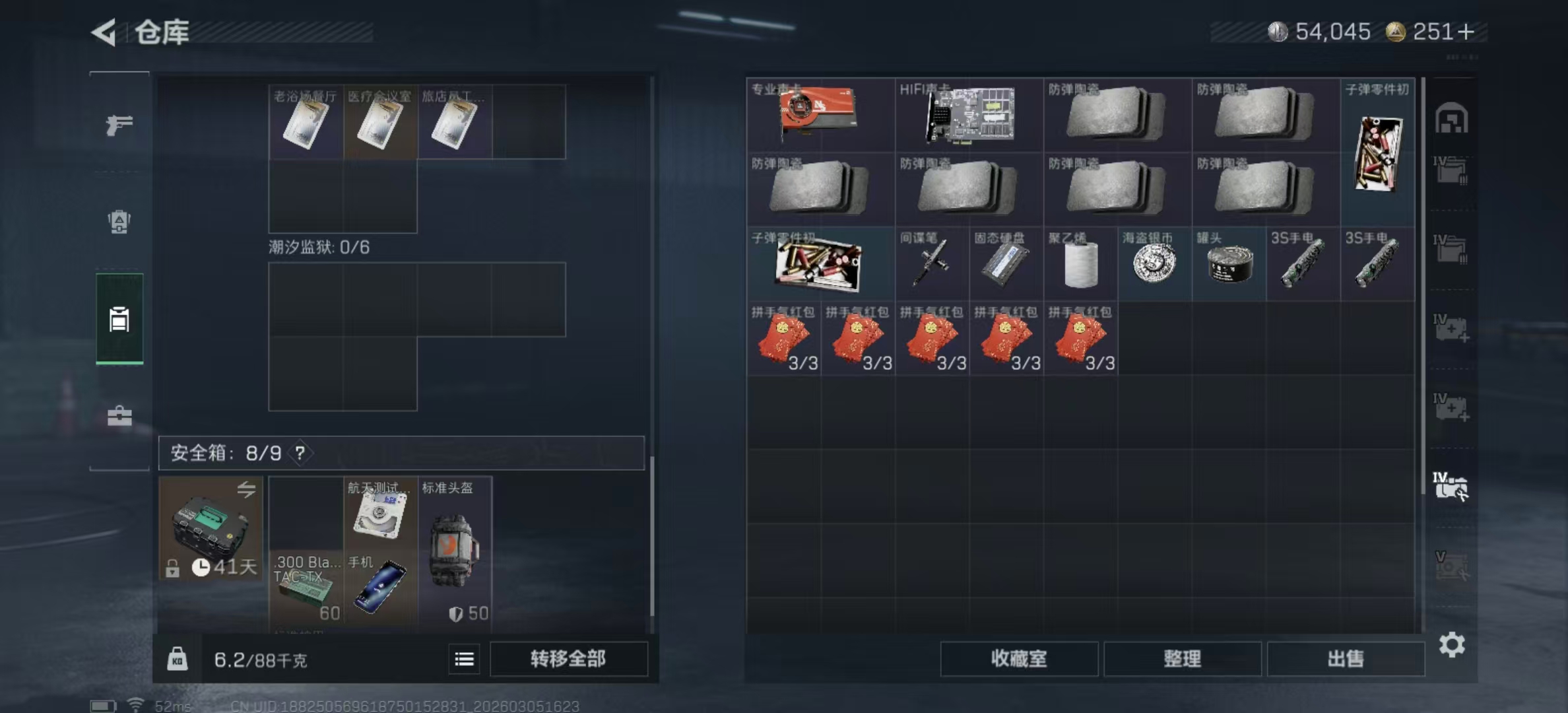Select the pistol weapons tab in left sidebar
Image resolution: width=1568 pixels, height=713 pixels.
(119, 124)
